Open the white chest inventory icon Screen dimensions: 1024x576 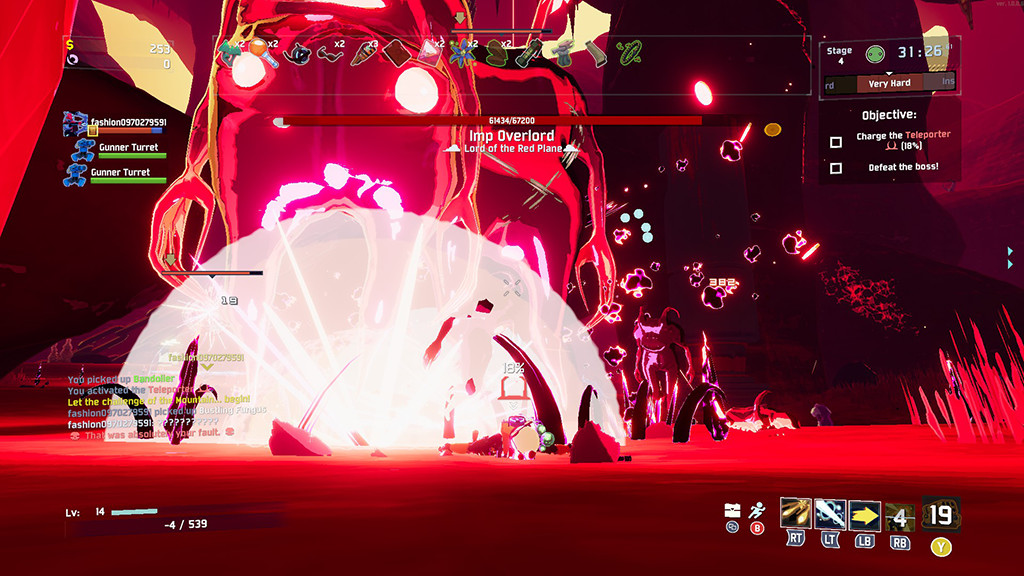[733, 510]
